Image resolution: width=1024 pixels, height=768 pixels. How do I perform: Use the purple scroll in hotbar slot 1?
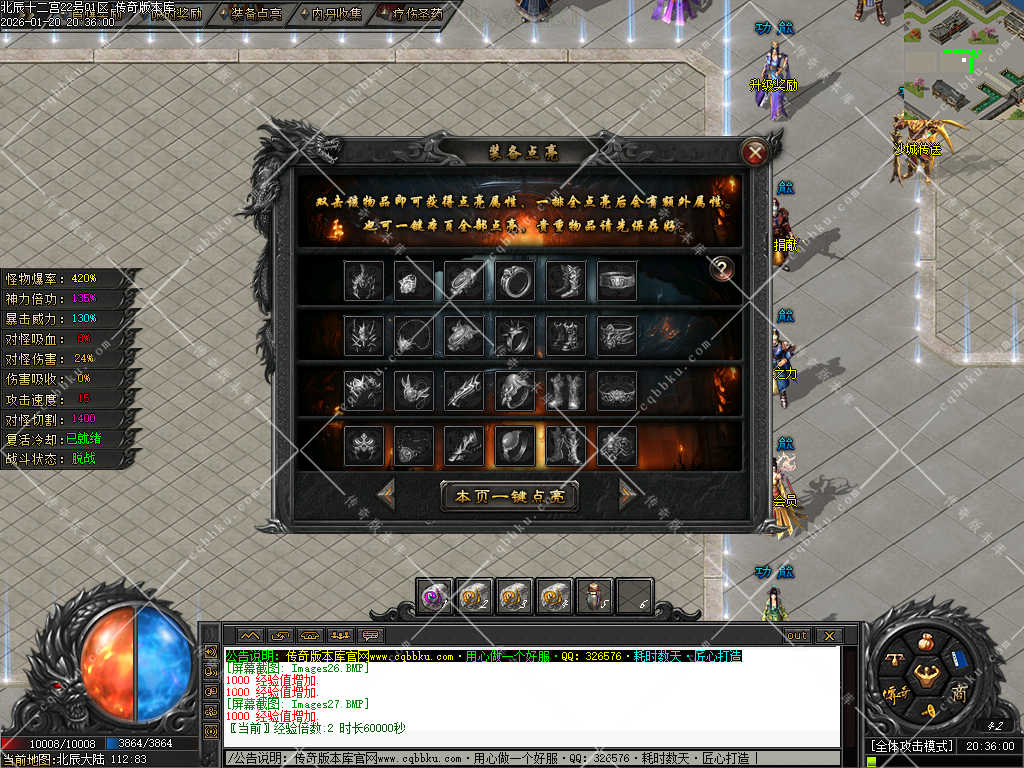pos(434,596)
